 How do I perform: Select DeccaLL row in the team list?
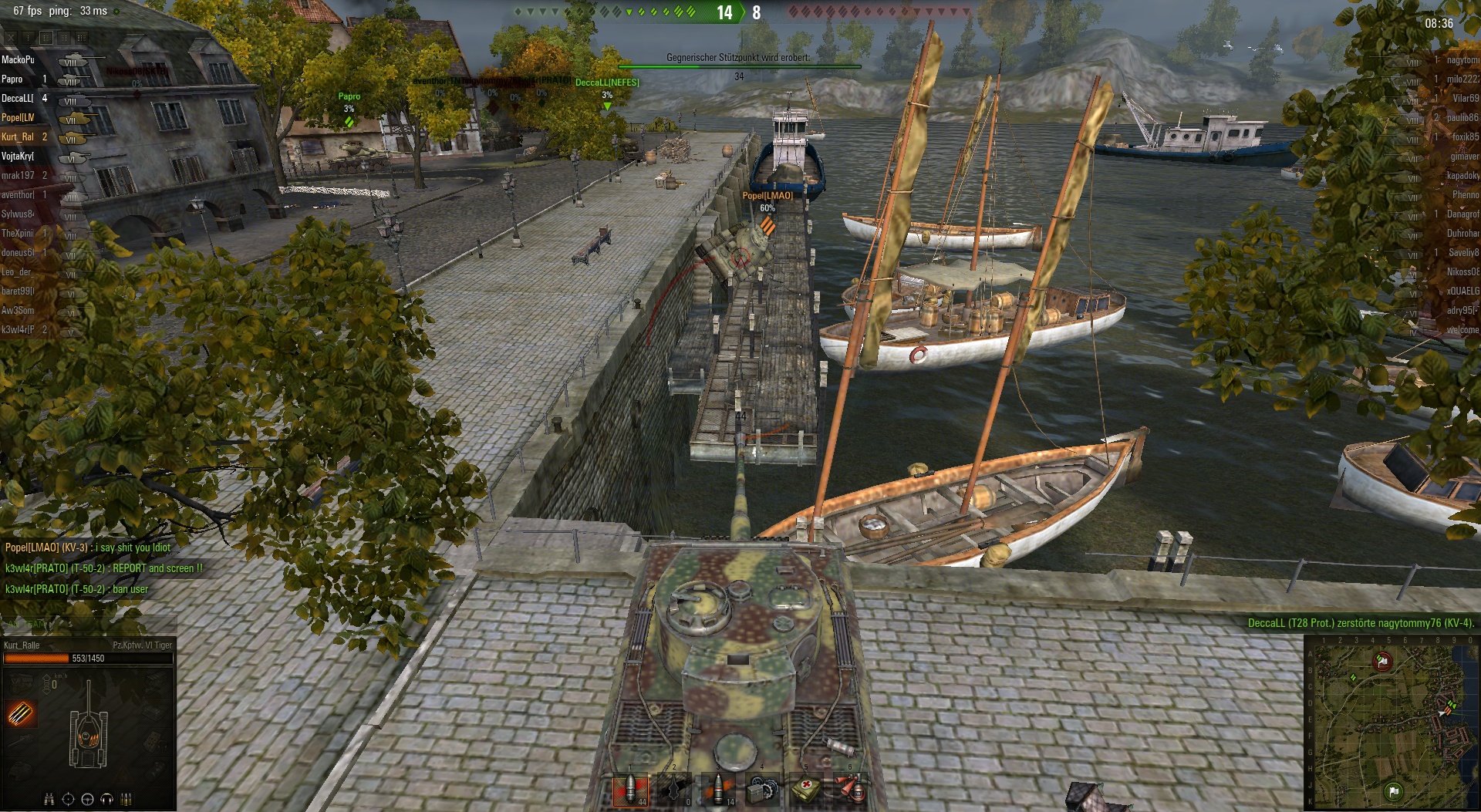click(x=19, y=99)
